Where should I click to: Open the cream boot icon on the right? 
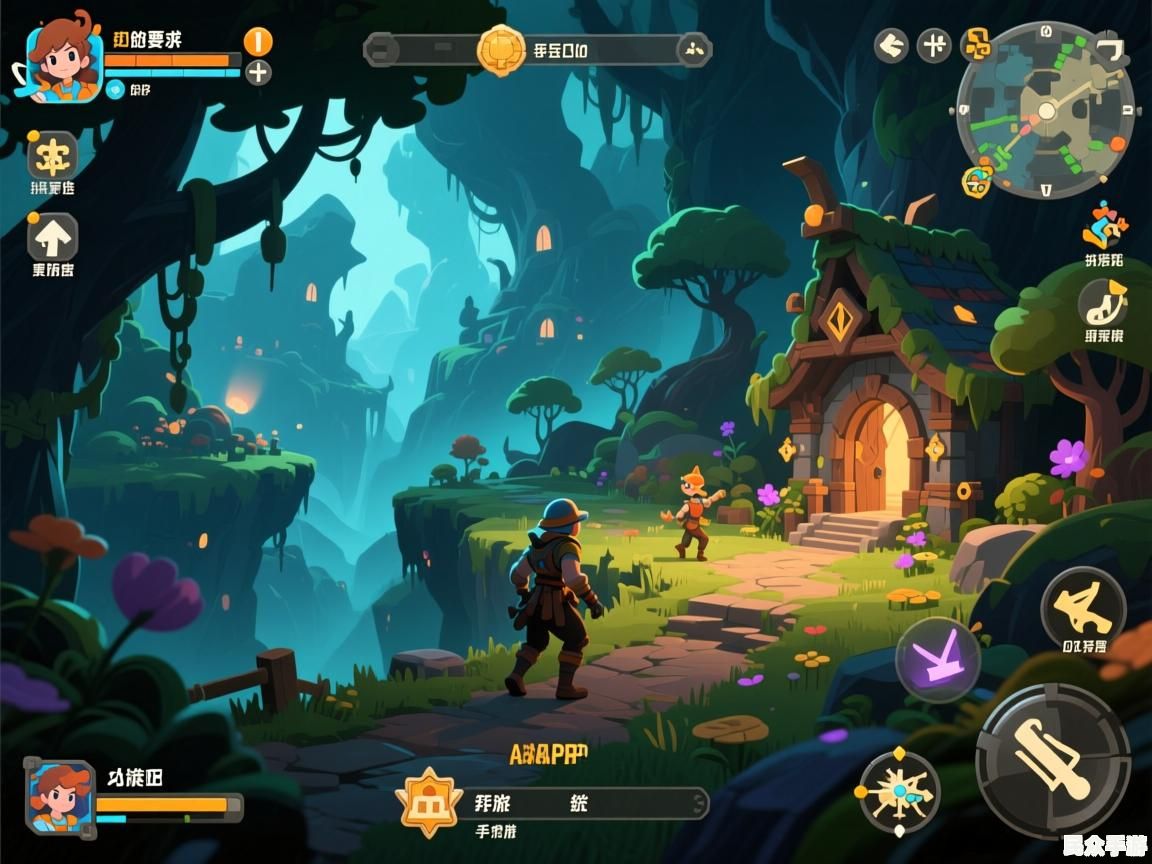pyautogui.click(x=1103, y=302)
